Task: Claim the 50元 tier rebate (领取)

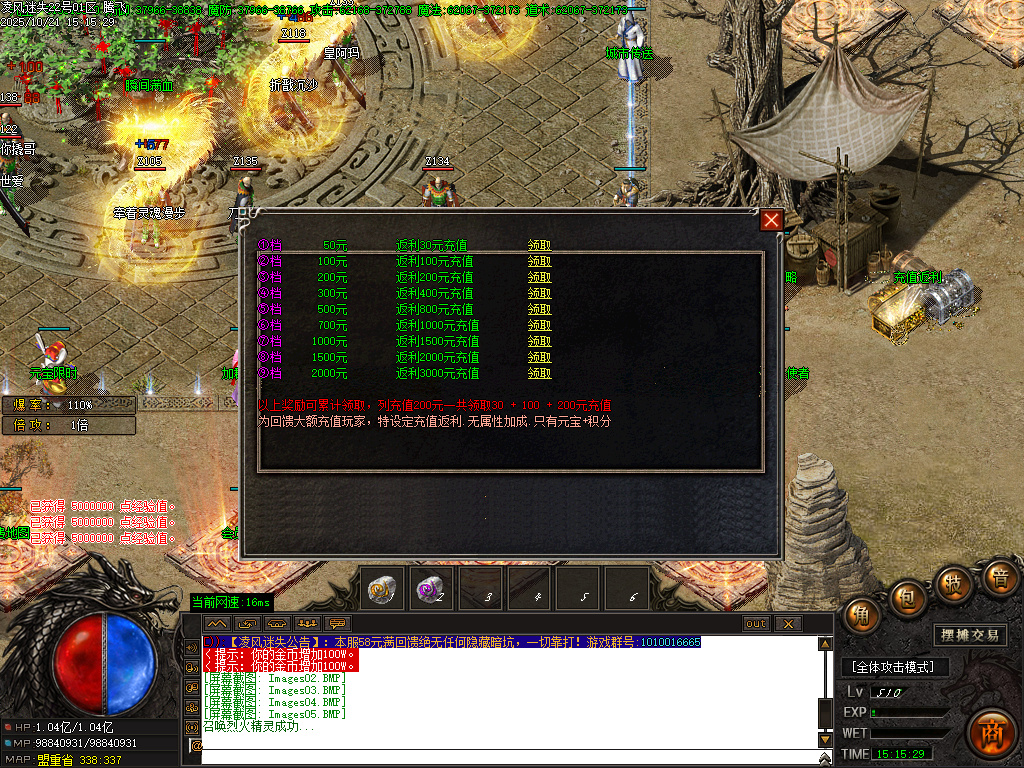Action: click(x=540, y=245)
